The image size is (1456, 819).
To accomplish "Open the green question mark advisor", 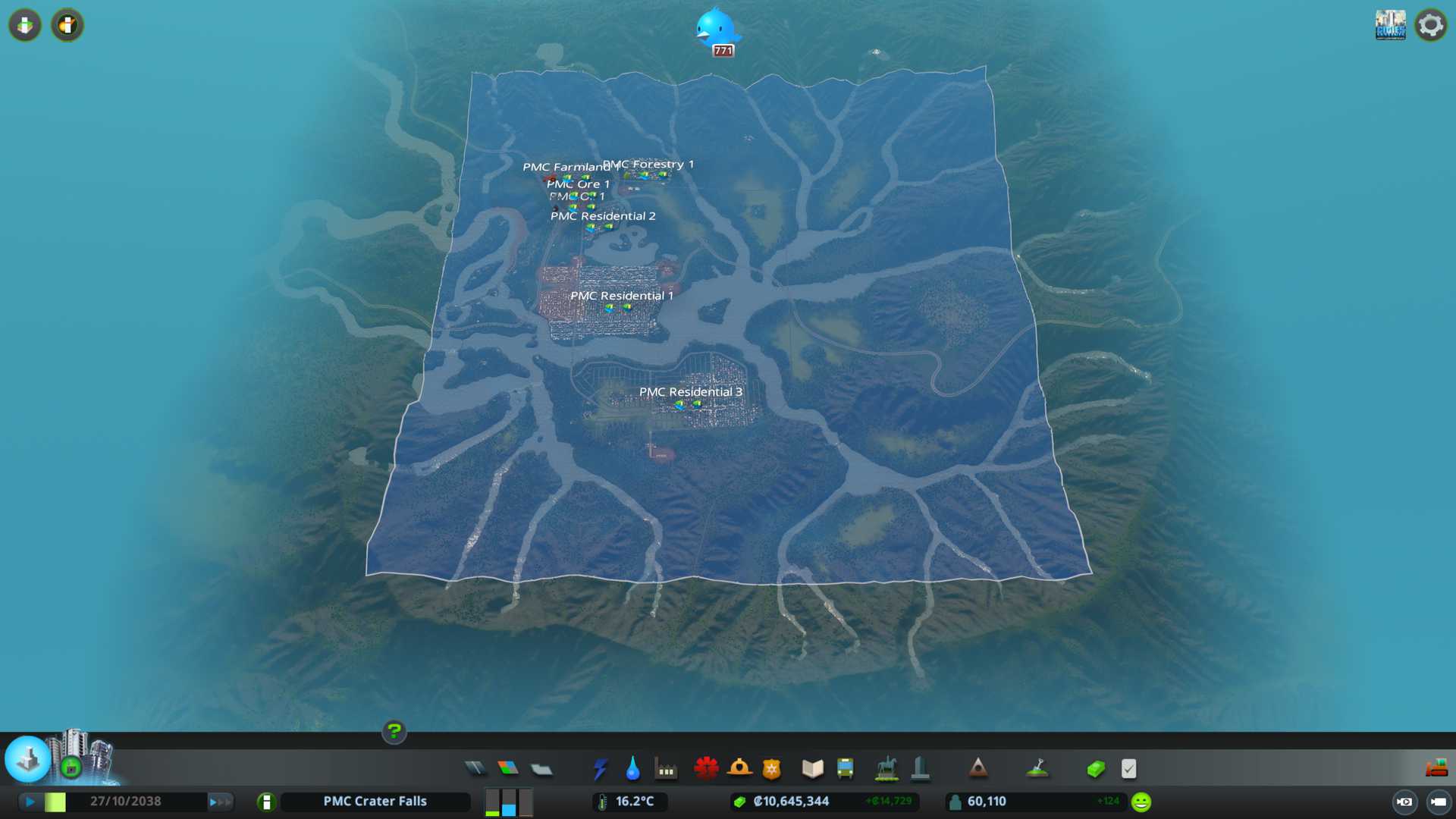I will (x=394, y=731).
